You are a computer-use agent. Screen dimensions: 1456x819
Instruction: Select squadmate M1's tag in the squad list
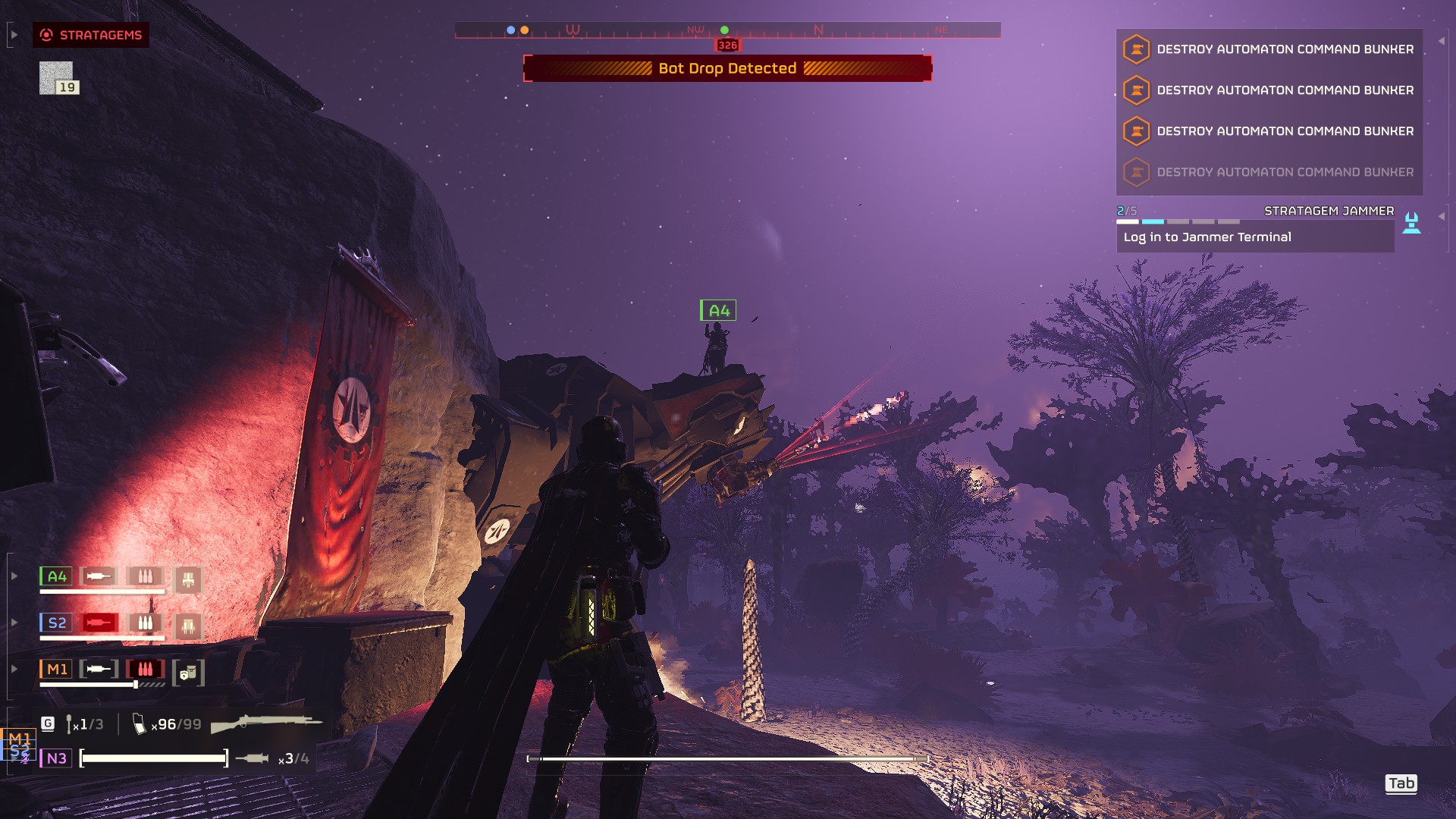tap(56, 669)
